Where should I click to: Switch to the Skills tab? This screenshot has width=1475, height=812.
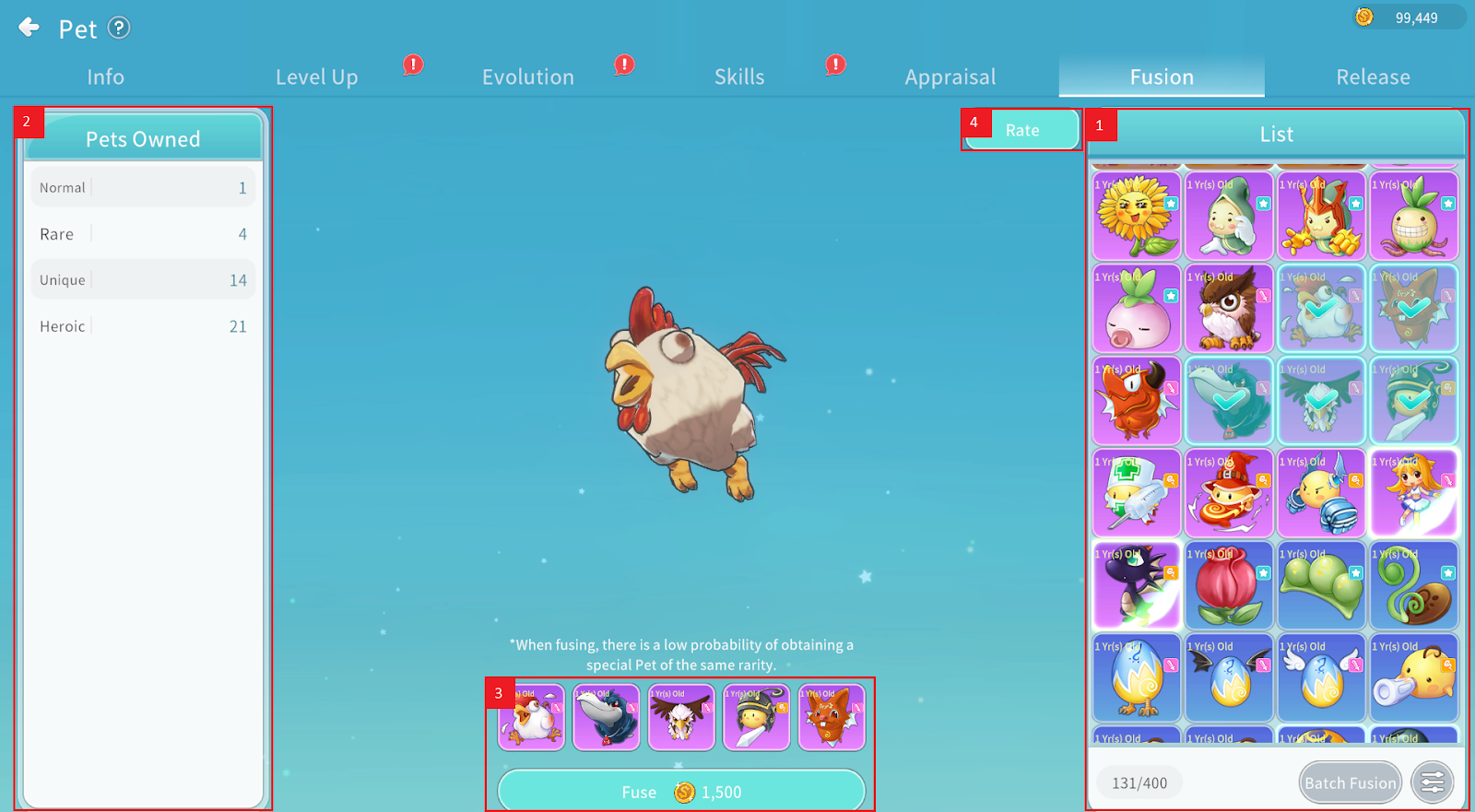[x=739, y=77]
